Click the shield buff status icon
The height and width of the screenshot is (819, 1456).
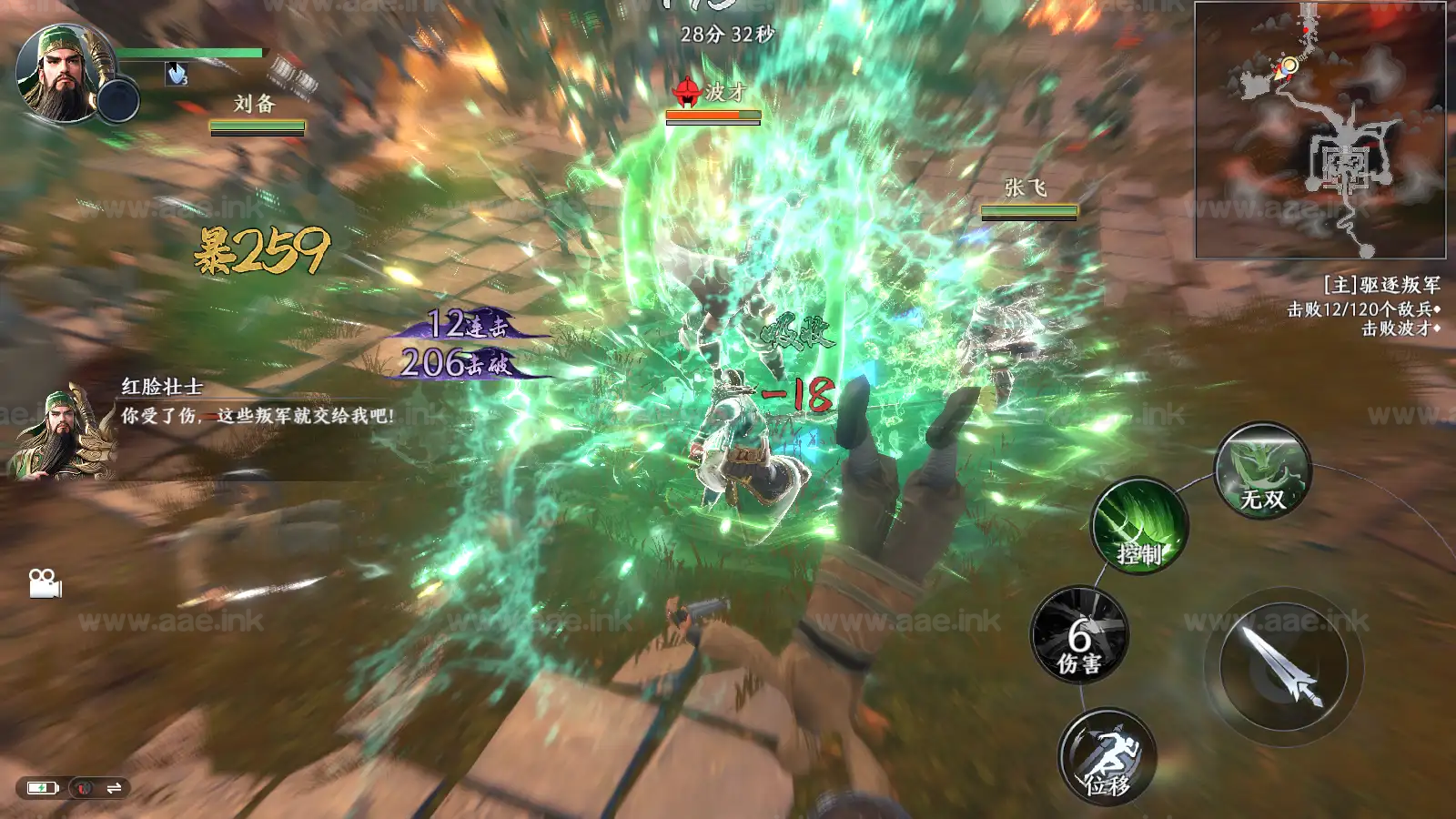177,74
